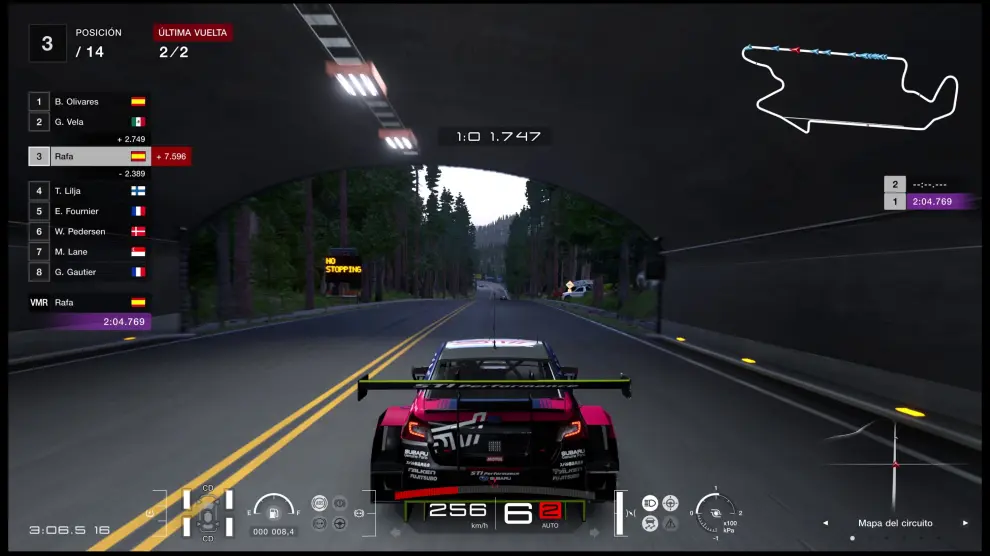Viewport: 990px width, 556px height.
Task: Click the circuit minimap
Action: click(x=850, y=86)
